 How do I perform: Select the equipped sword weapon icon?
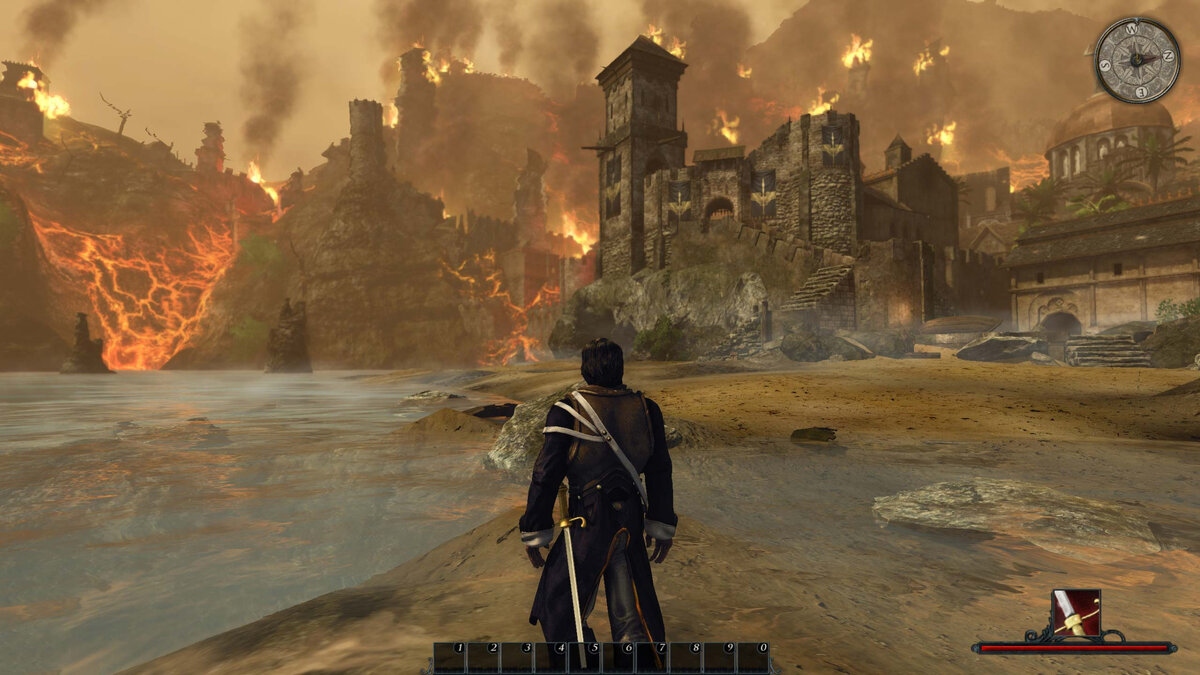(x=1076, y=613)
